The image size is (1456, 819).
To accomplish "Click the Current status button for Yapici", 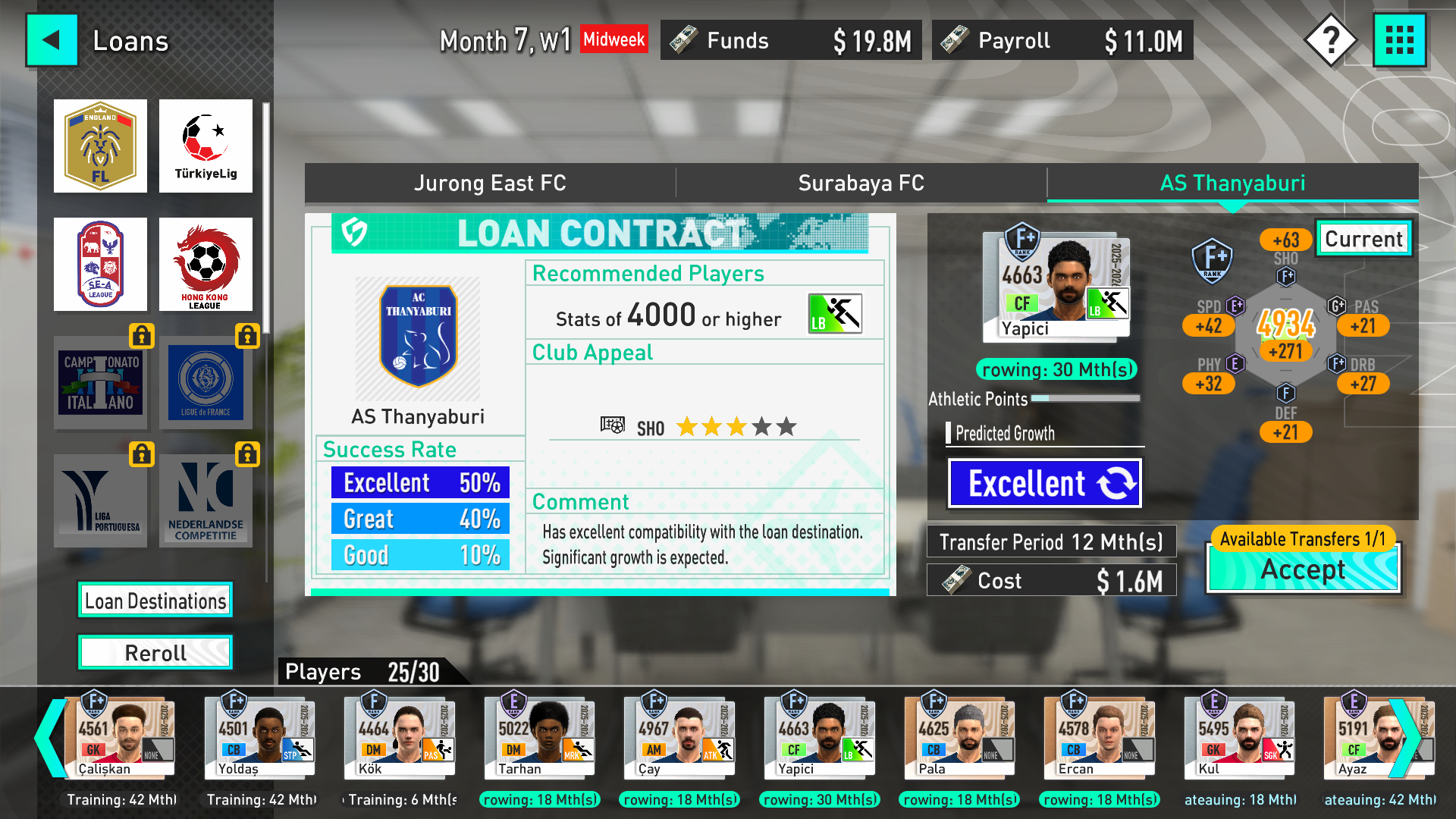I will coord(1363,239).
